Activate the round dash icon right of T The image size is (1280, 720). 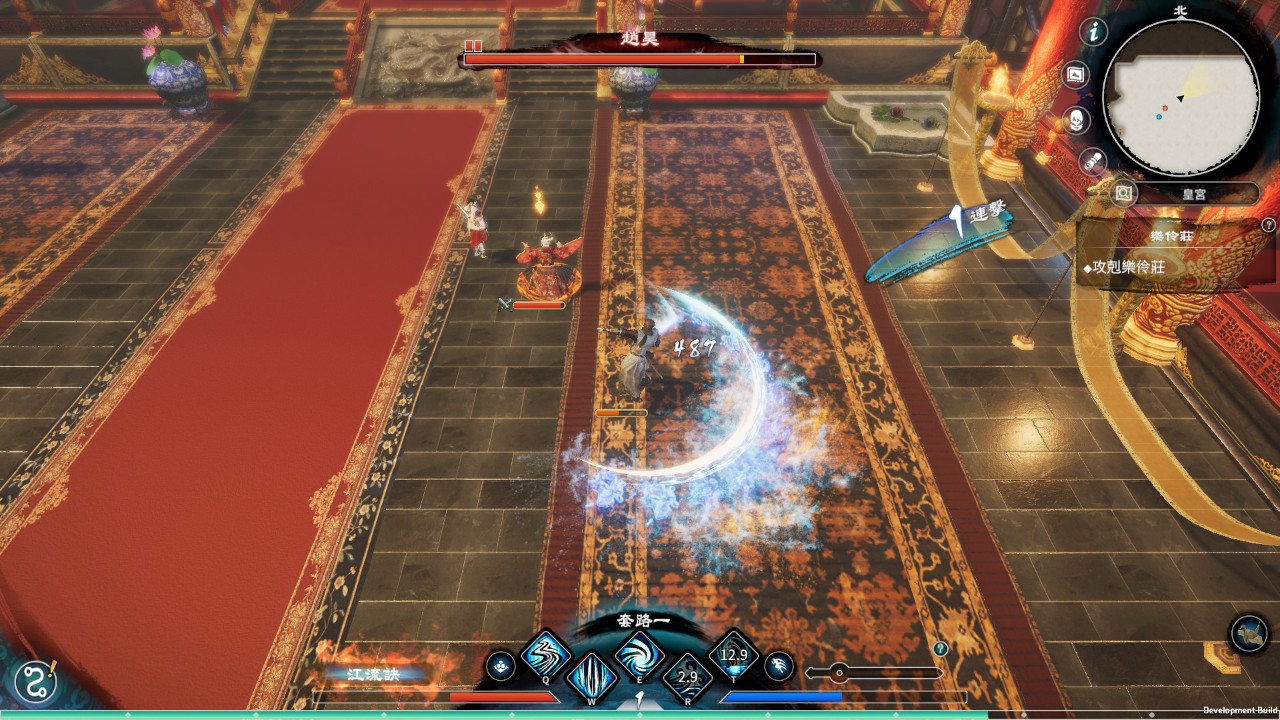click(780, 665)
